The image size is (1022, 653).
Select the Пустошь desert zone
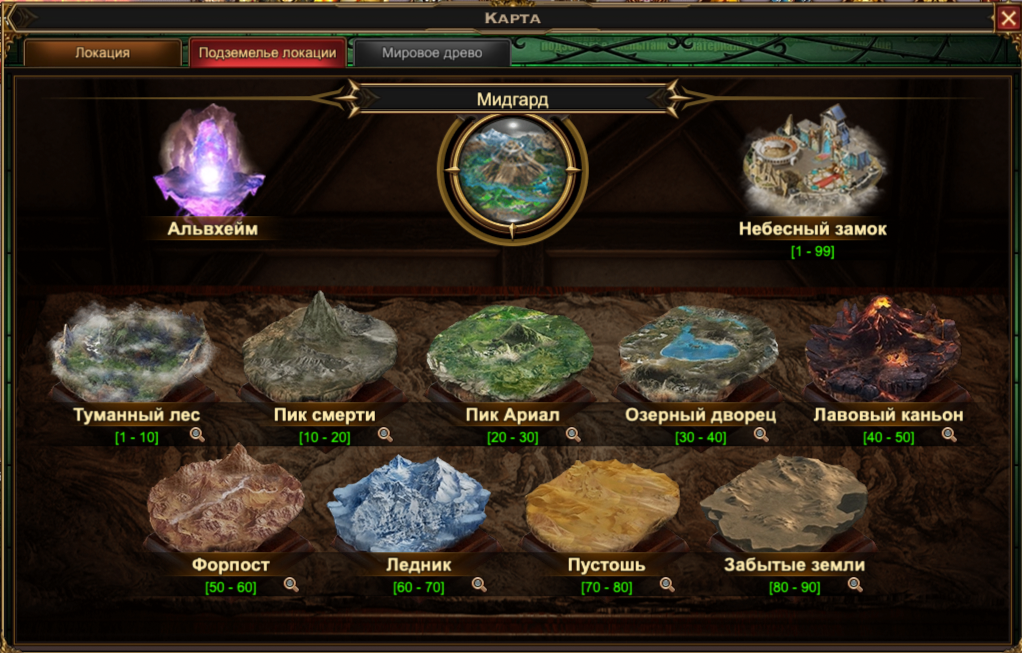604,500
